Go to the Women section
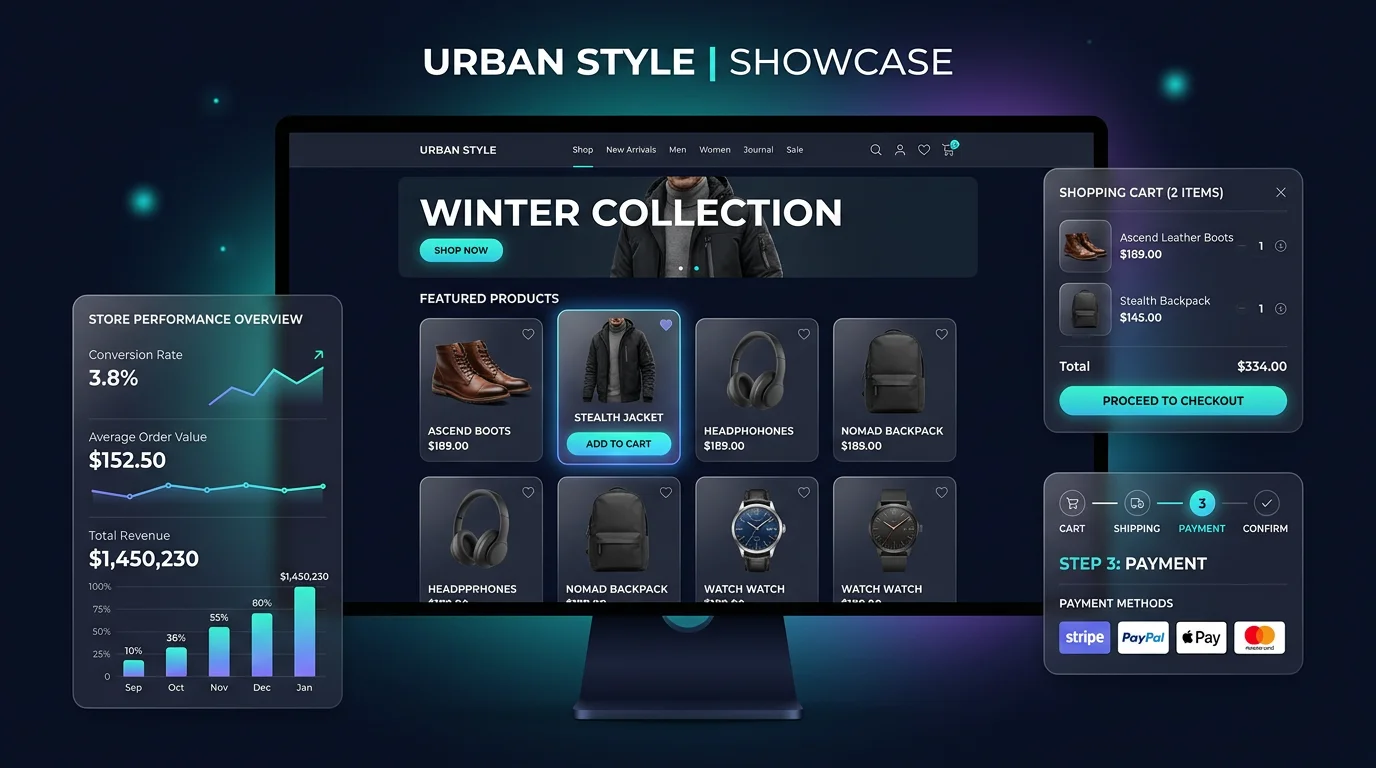The image size is (1376, 768). click(714, 150)
